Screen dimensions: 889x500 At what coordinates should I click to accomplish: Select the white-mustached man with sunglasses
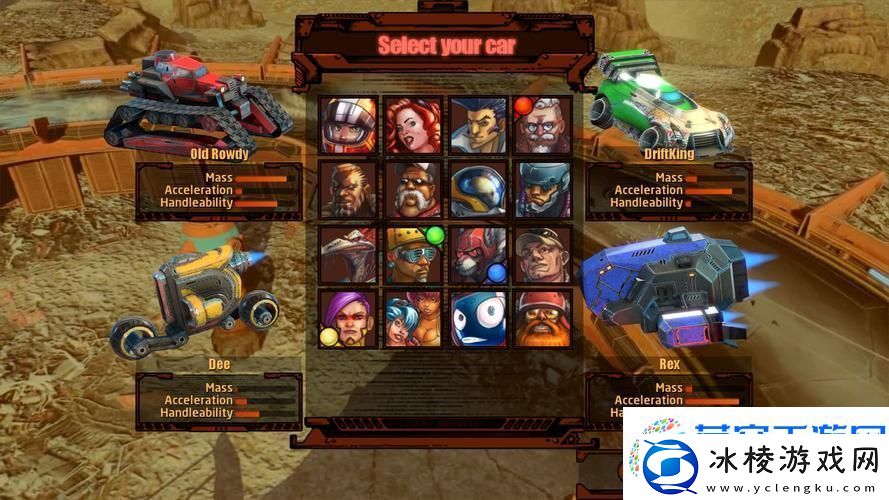tap(413, 189)
